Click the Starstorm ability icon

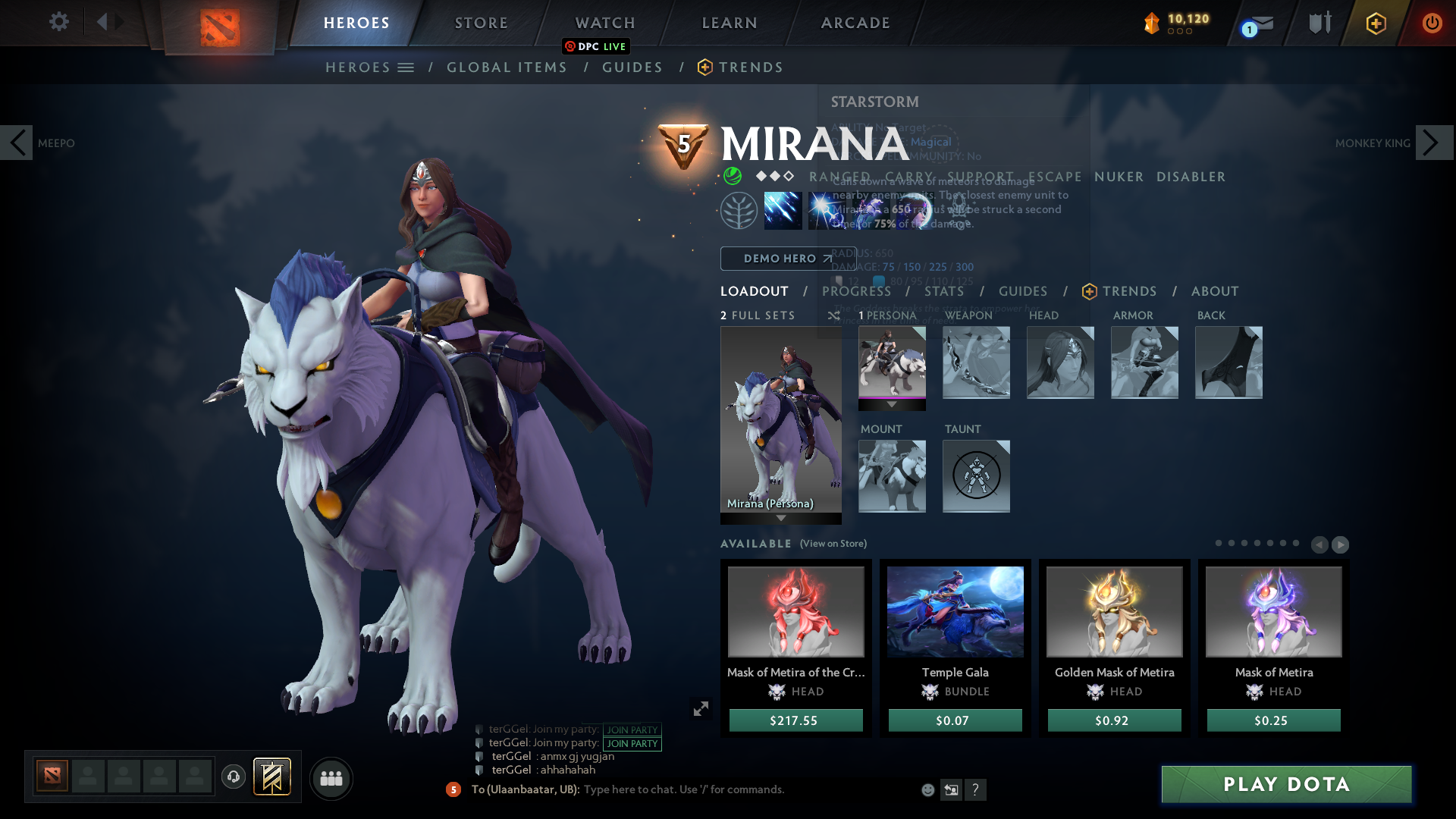(x=783, y=210)
